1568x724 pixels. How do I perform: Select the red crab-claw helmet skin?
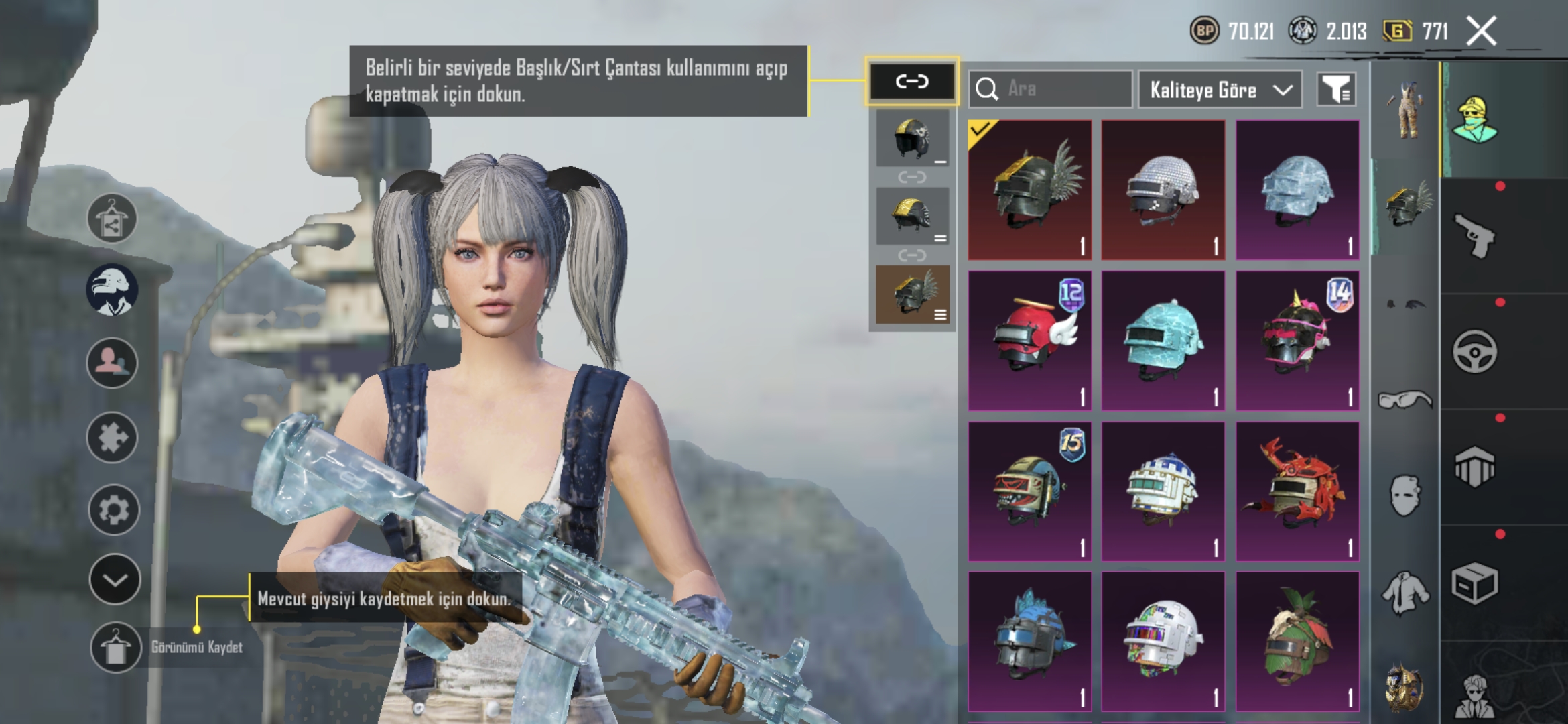pos(1297,491)
